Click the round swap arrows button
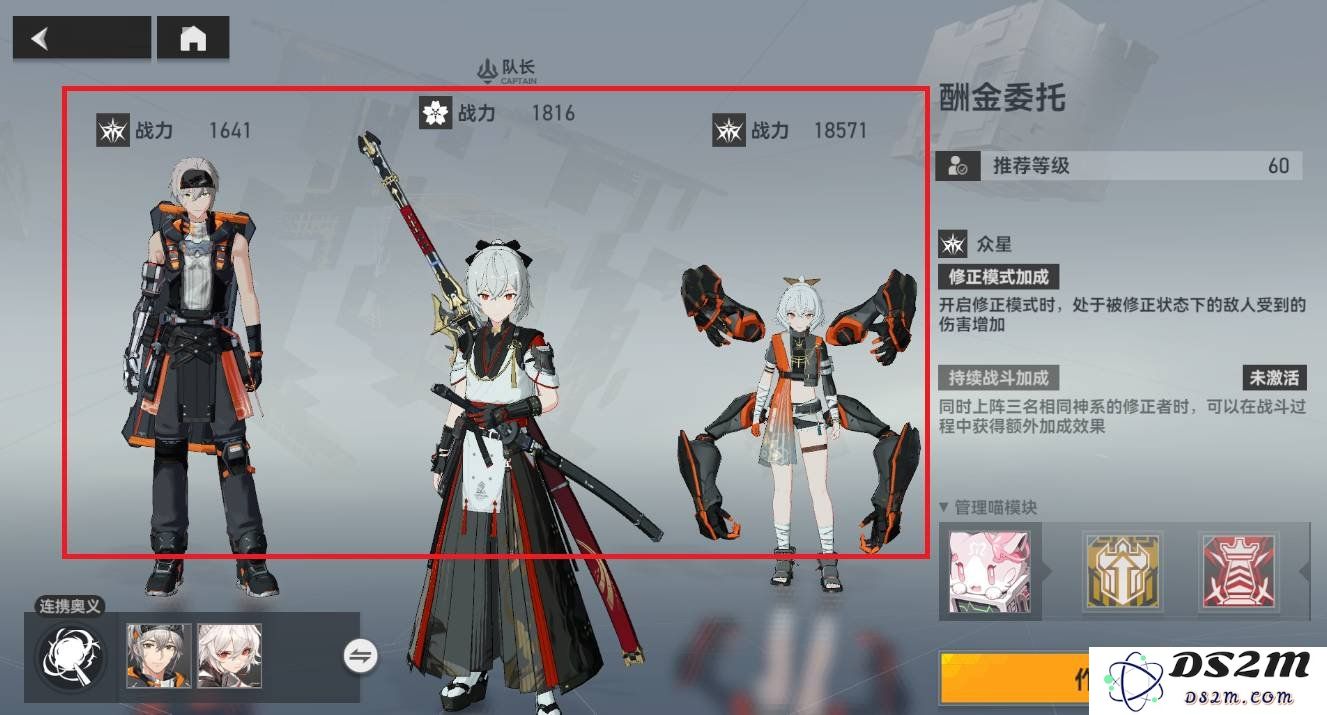 (360, 656)
